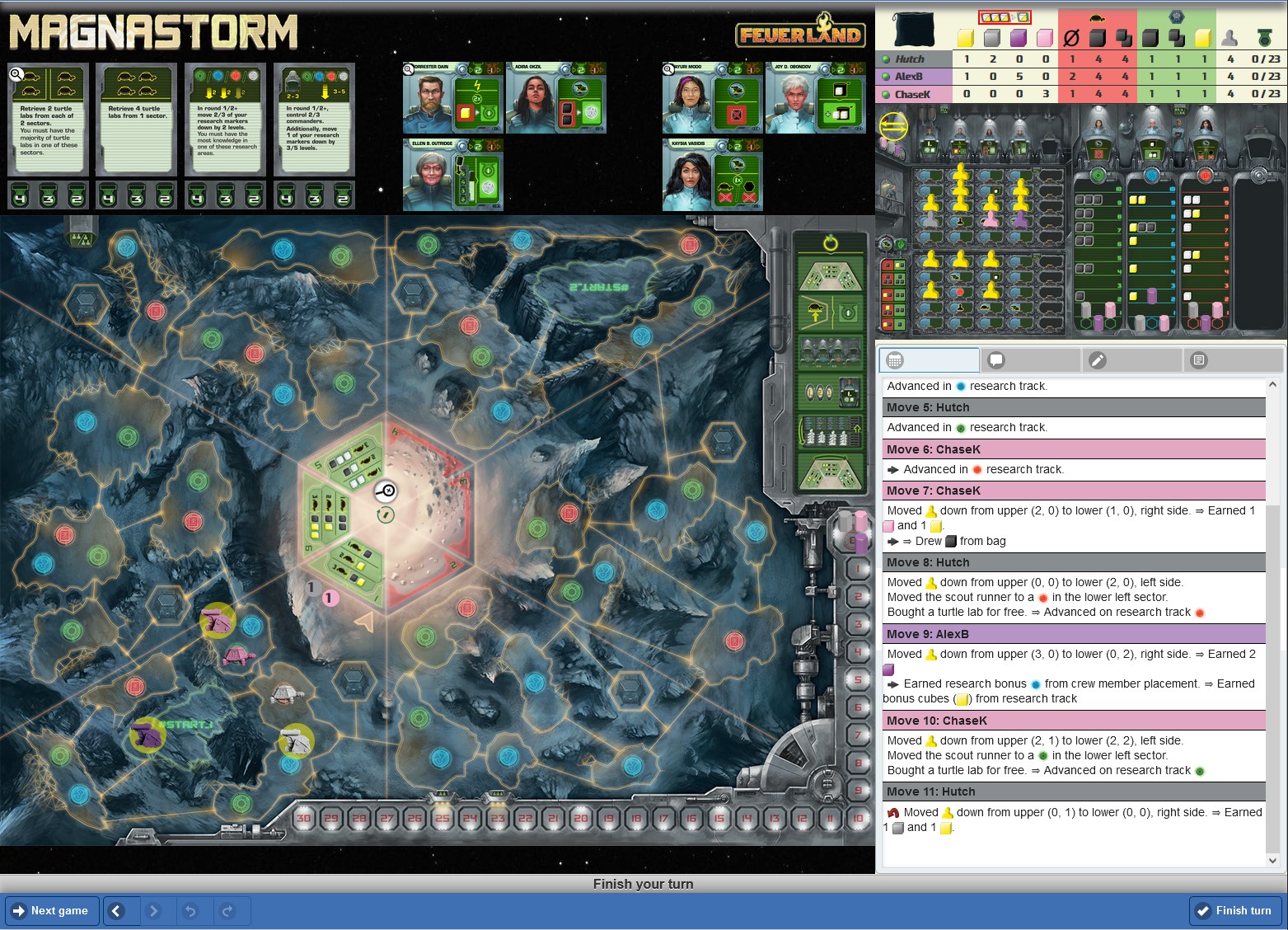Click the magnifier icon on the central storm hex
The image size is (1288, 930).
click(x=385, y=491)
